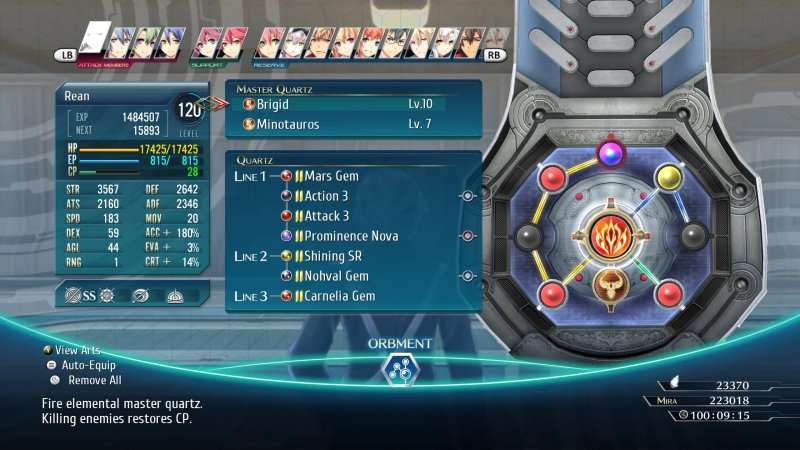
Task: Highlight the Prominence Nova quartz
Action: (x=350, y=236)
